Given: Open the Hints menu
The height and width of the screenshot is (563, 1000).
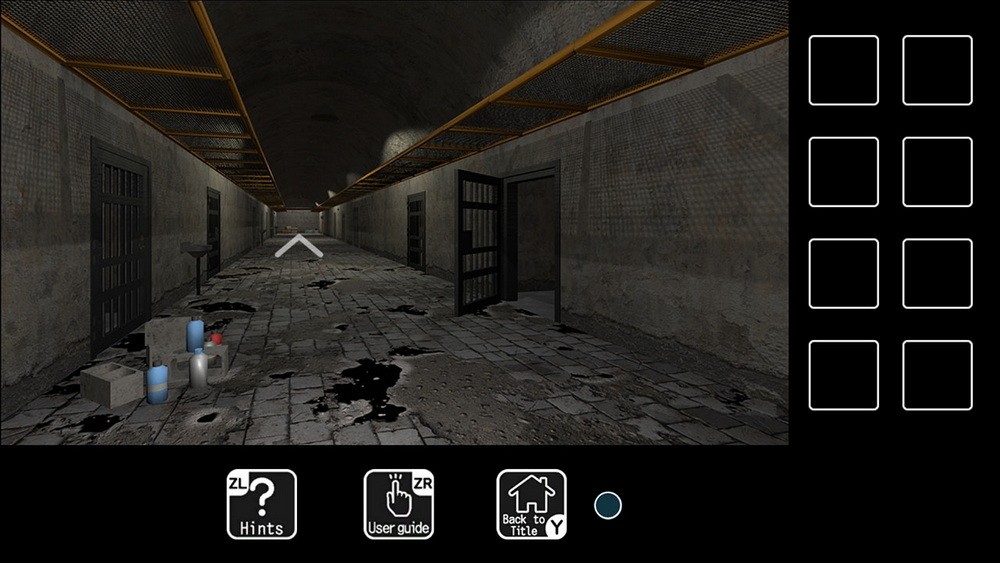Looking at the screenshot, I should click(x=262, y=504).
